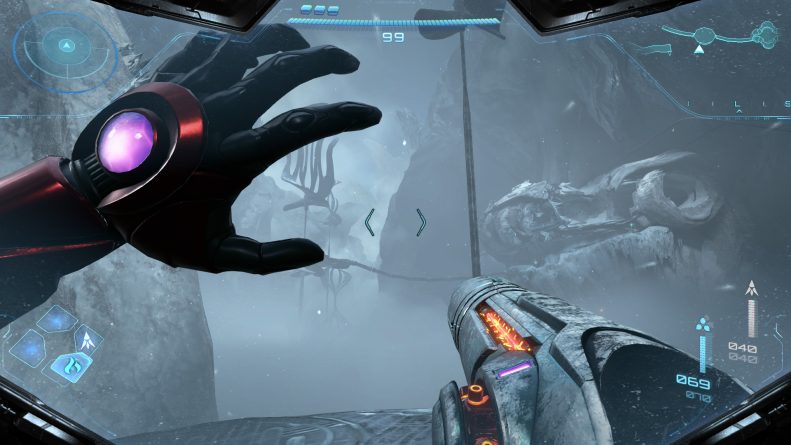The width and height of the screenshot is (791, 445).
Task: Select the highlighted flame ability diamond
Action: coord(71,367)
